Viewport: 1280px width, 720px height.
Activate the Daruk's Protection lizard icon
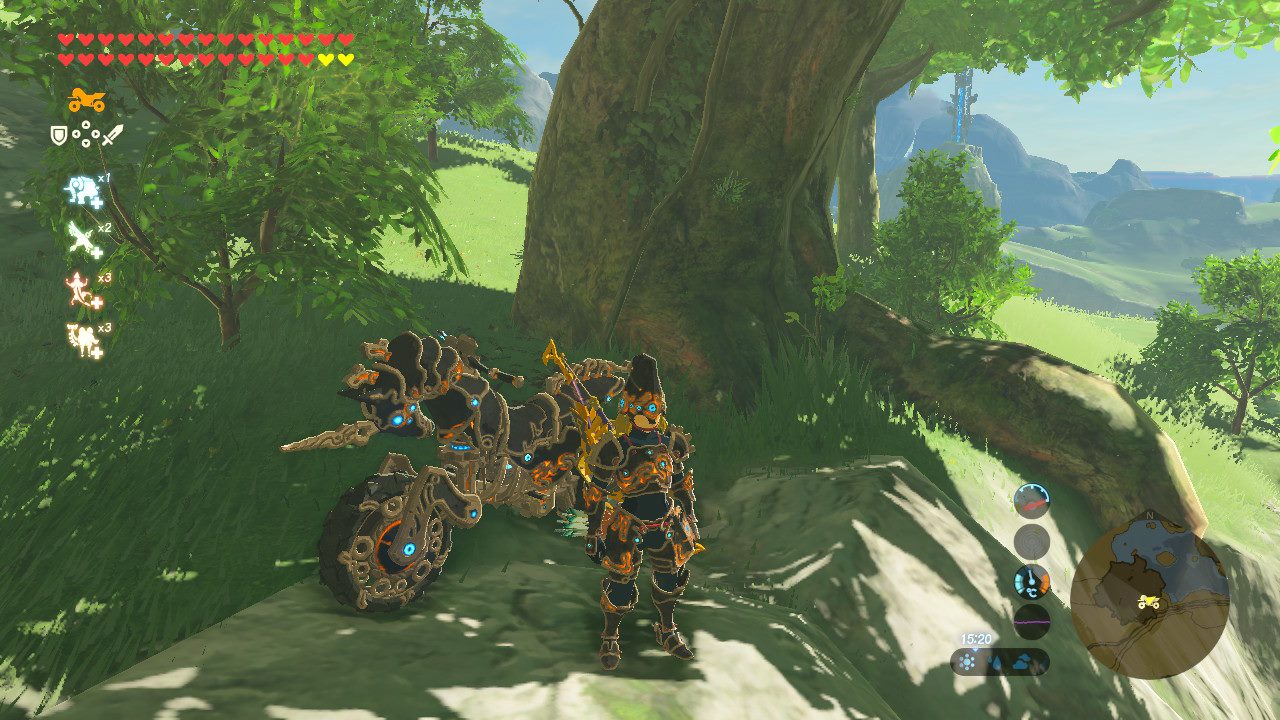tap(80, 290)
